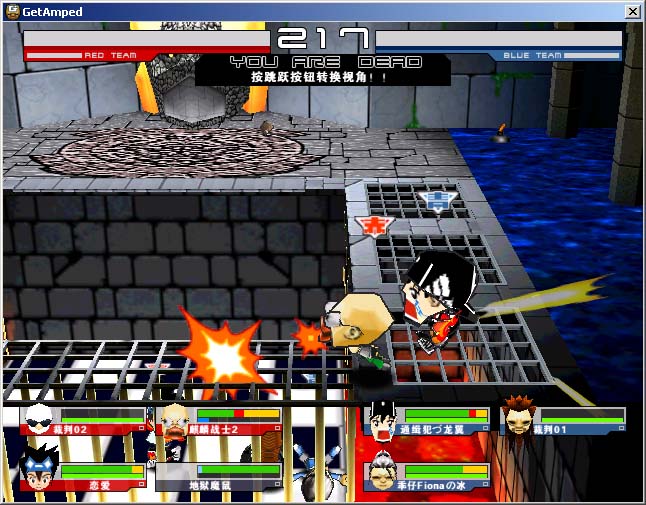Select the 通缉犯づ龙翼 player panel
The height and width of the screenshot is (505, 646).
coord(428,421)
